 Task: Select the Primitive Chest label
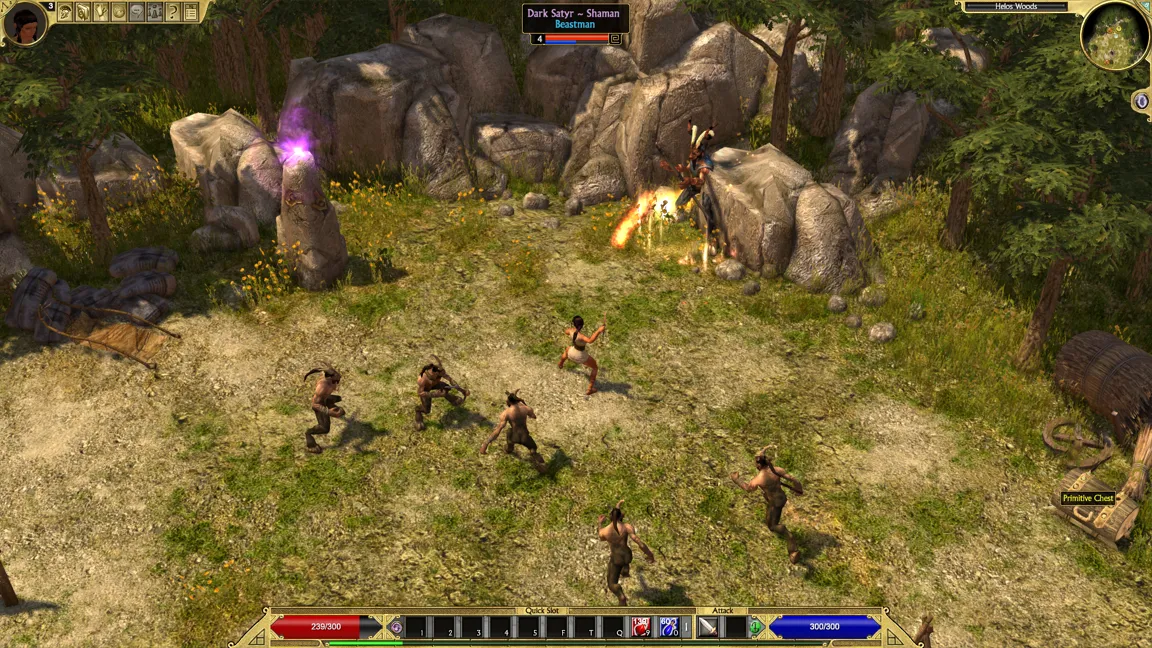click(1088, 498)
